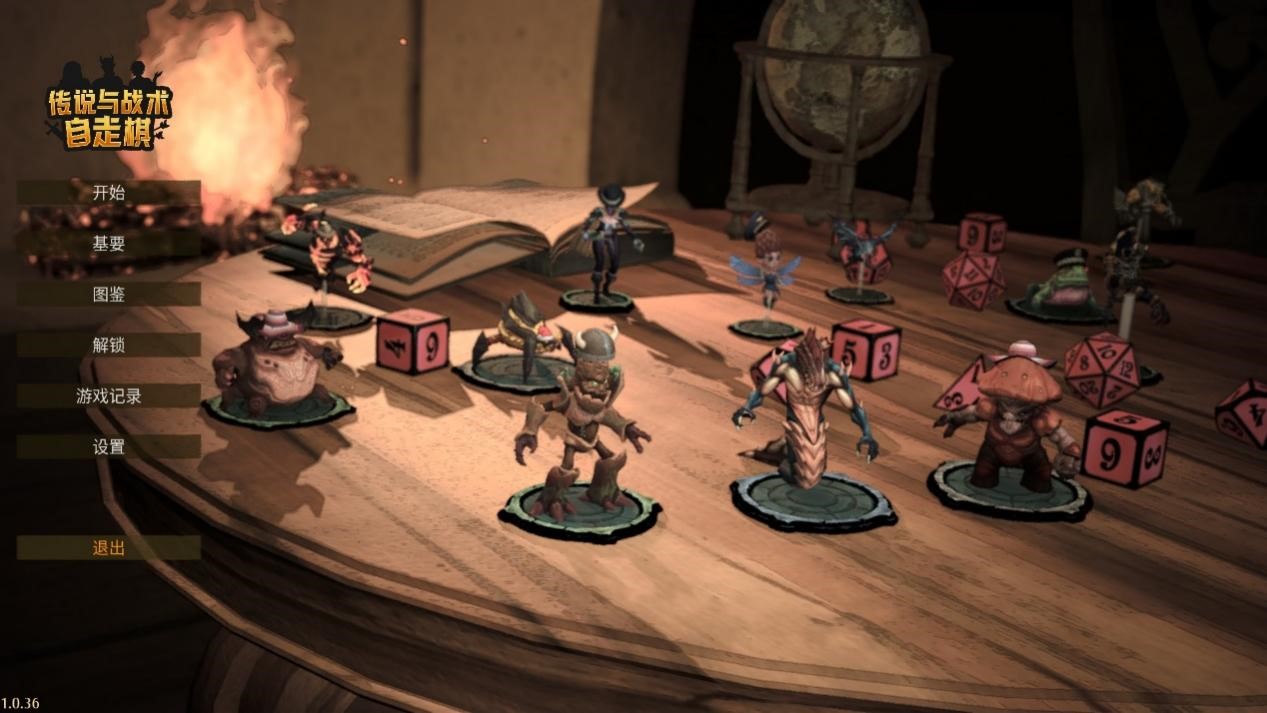Start the game with 开始
This screenshot has width=1267, height=713.
(108, 193)
